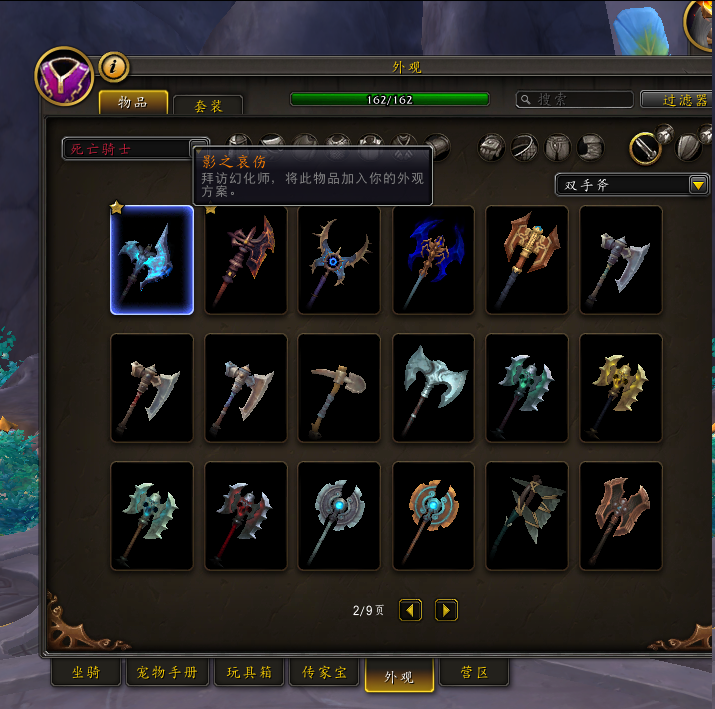The width and height of the screenshot is (715, 709).
Task: Click the gold info button
Action: [x=114, y=67]
